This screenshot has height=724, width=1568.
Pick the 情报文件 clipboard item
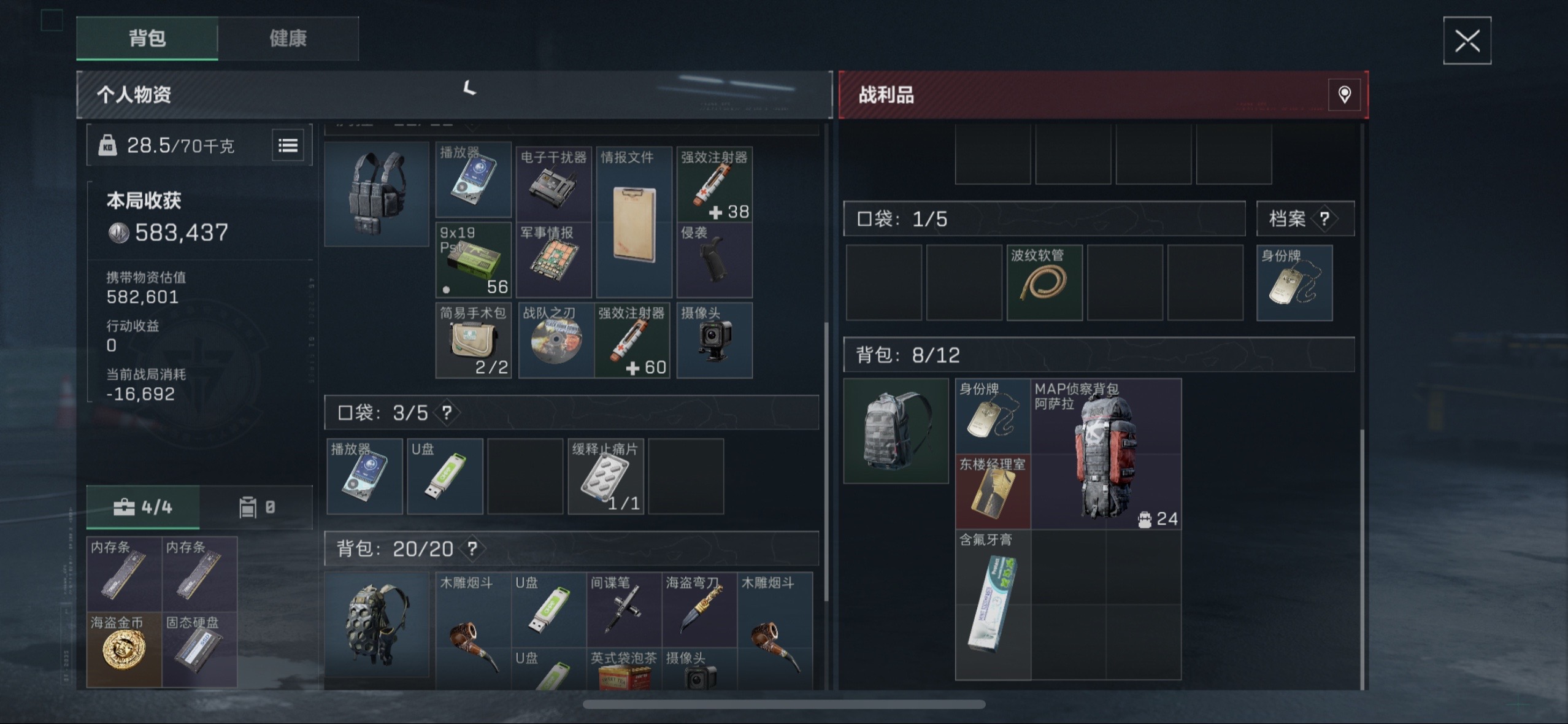click(x=634, y=223)
